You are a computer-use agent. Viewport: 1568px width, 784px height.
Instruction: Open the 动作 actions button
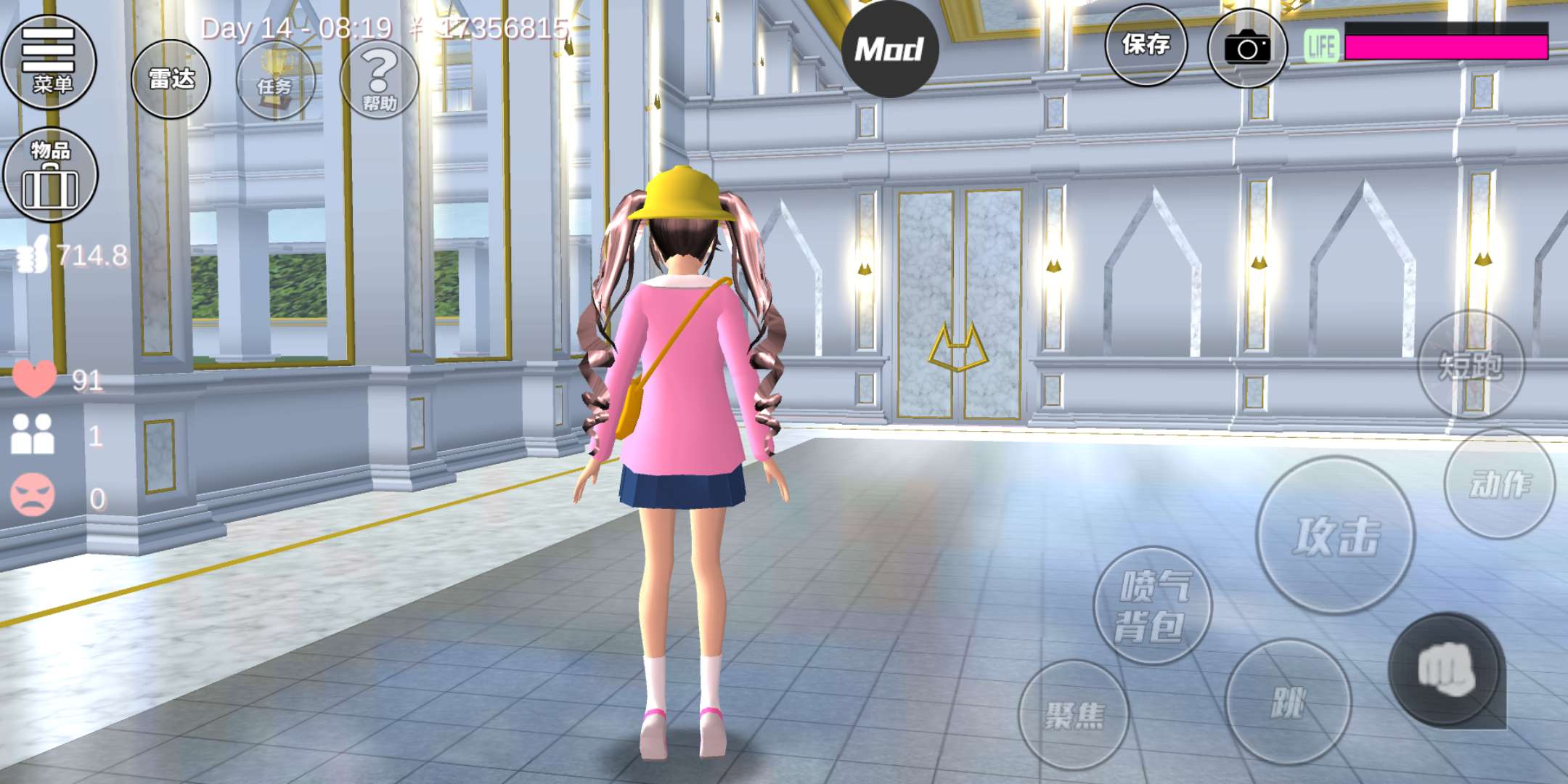(x=1500, y=483)
